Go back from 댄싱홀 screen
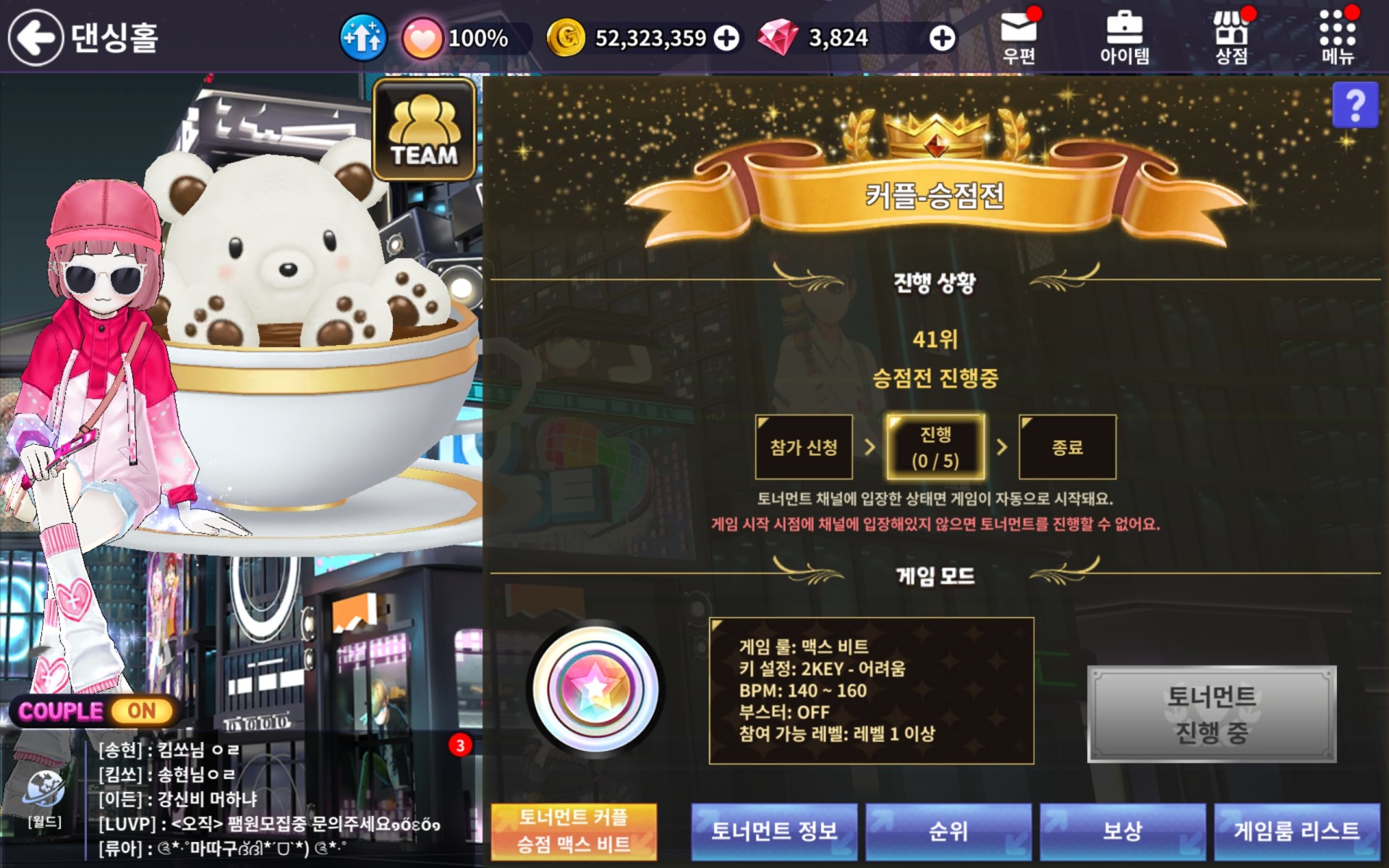Viewport: 1389px width, 868px height. click(36, 38)
